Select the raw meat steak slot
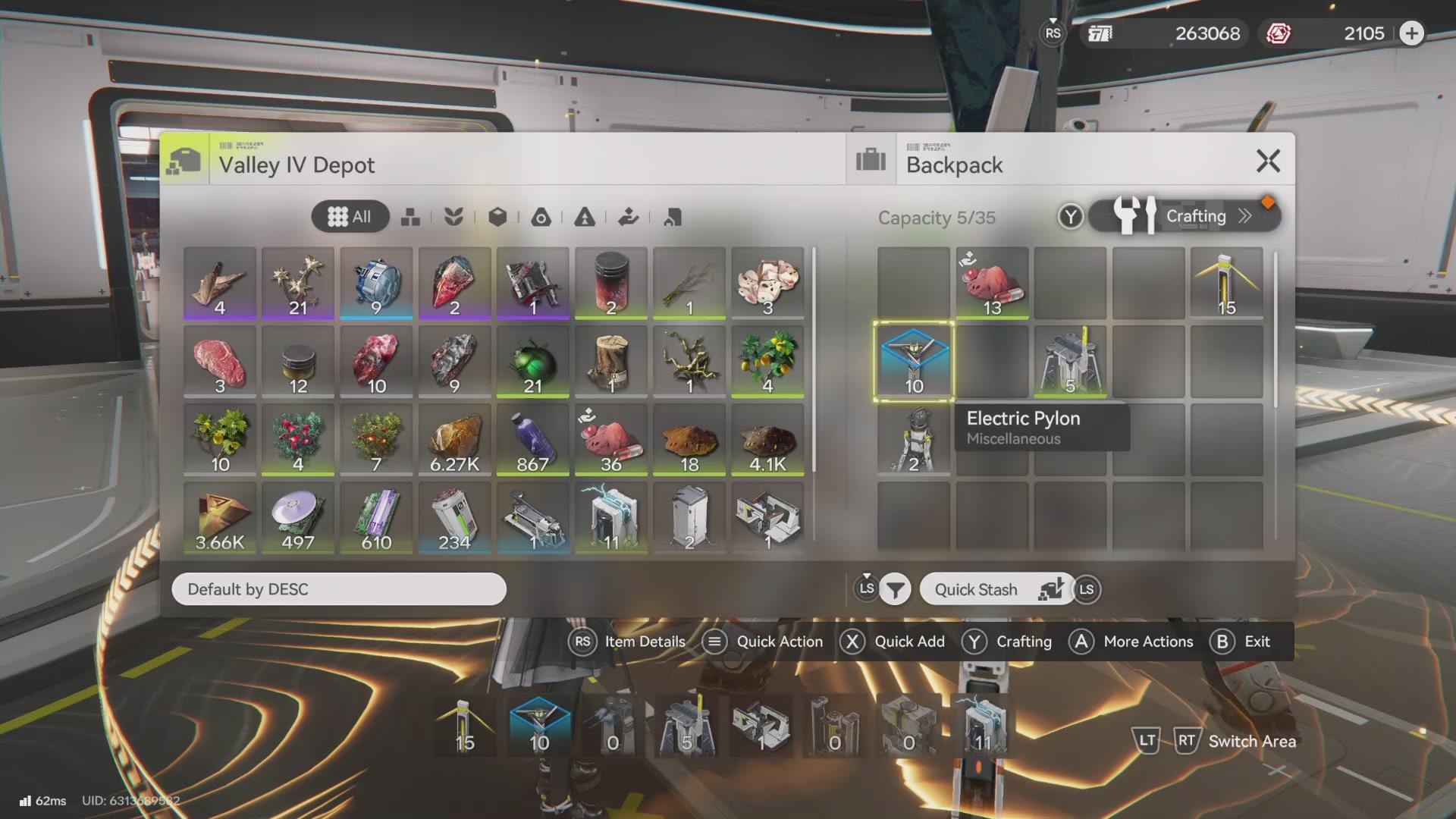This screenshot has width=1456, height=819. point(220,361)
